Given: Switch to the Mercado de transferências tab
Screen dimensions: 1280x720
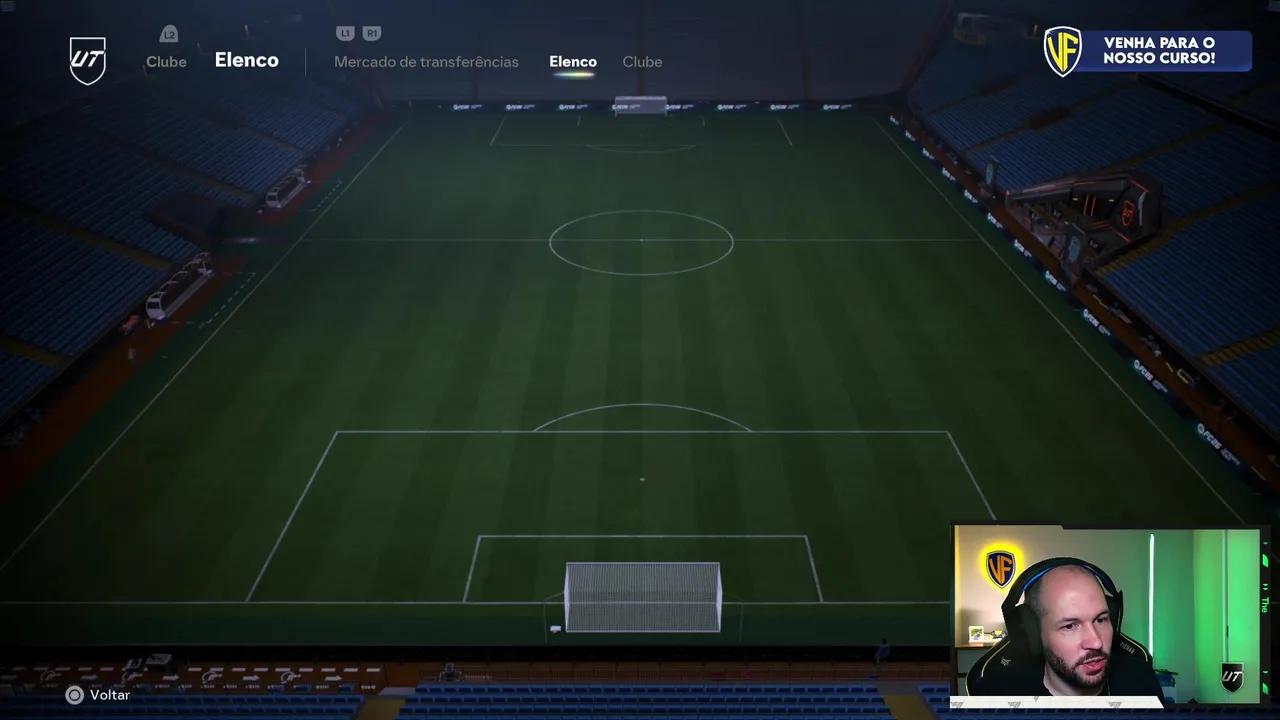Looking at the screenshot, I should [x=427, y=62].
